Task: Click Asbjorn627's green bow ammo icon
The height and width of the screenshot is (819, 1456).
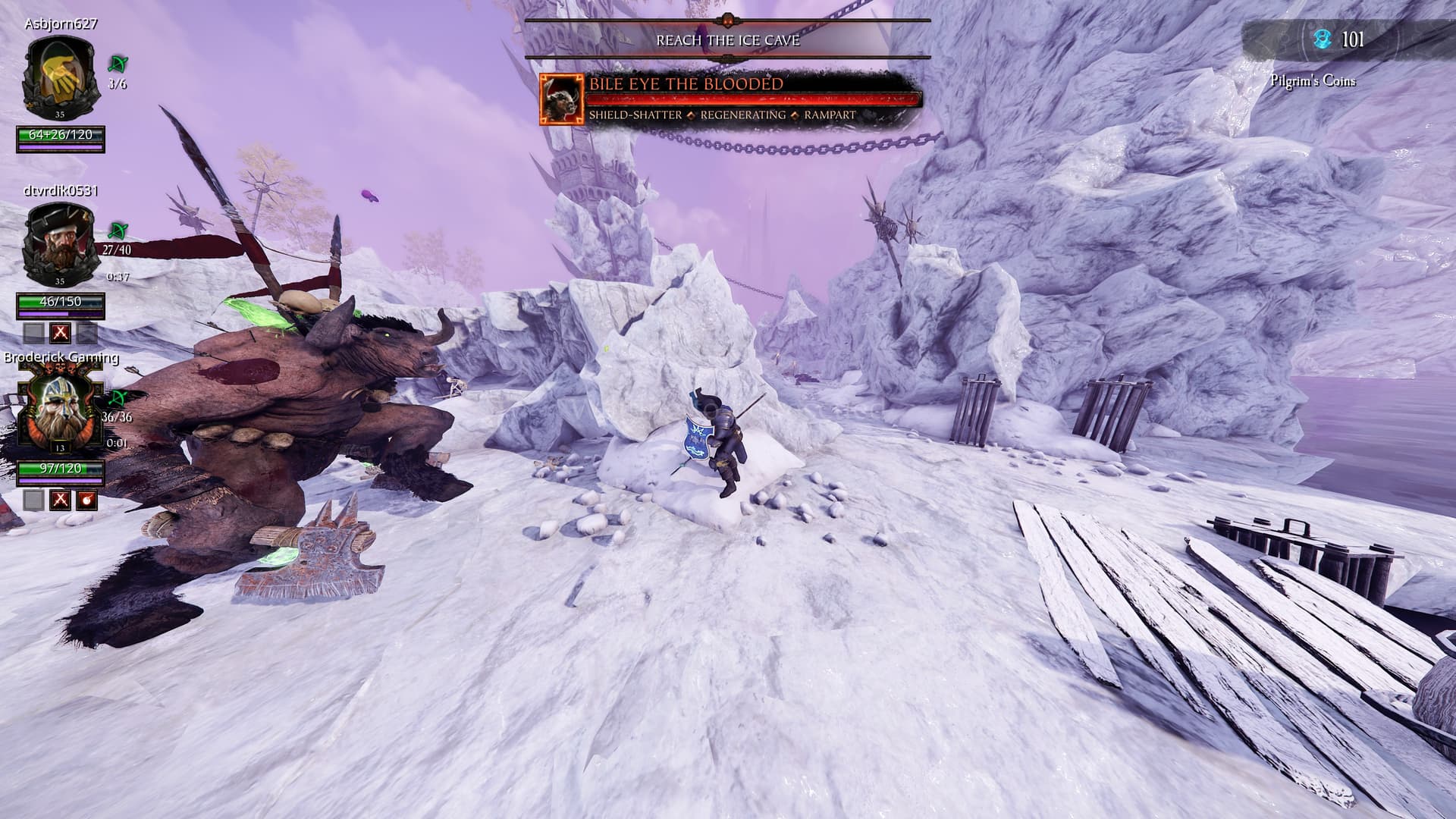Action: pyautogui.click(x=118, y=64)
